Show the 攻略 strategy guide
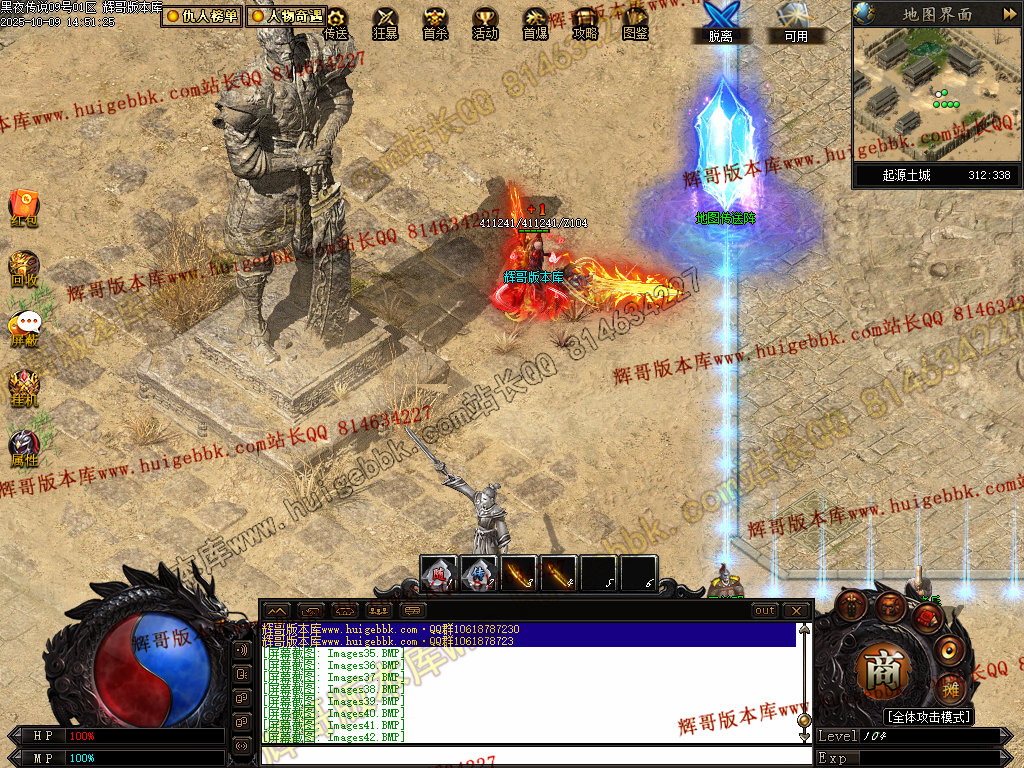The image size is (1024, 768). tap(585, 22)
